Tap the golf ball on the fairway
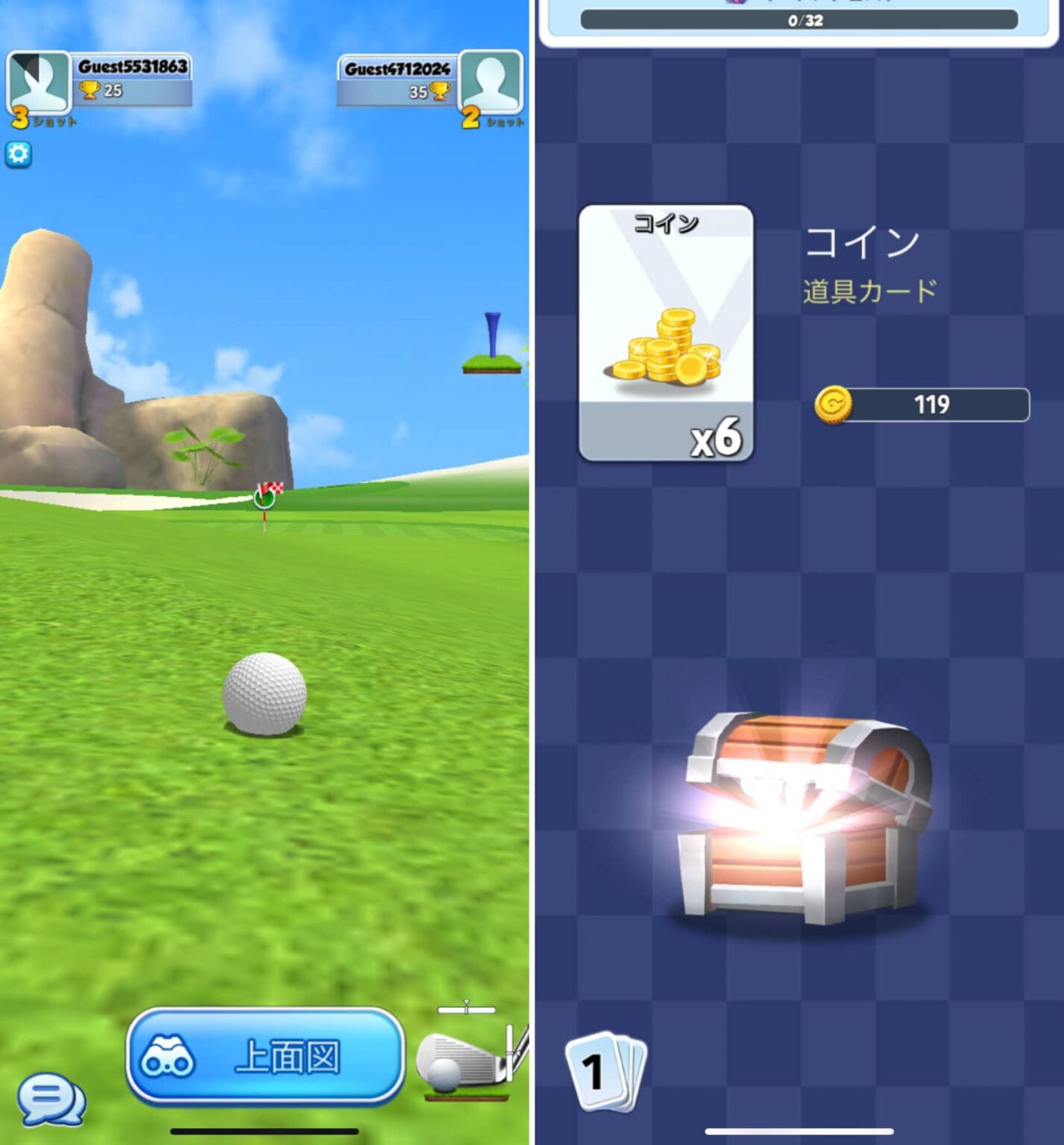 265,693
